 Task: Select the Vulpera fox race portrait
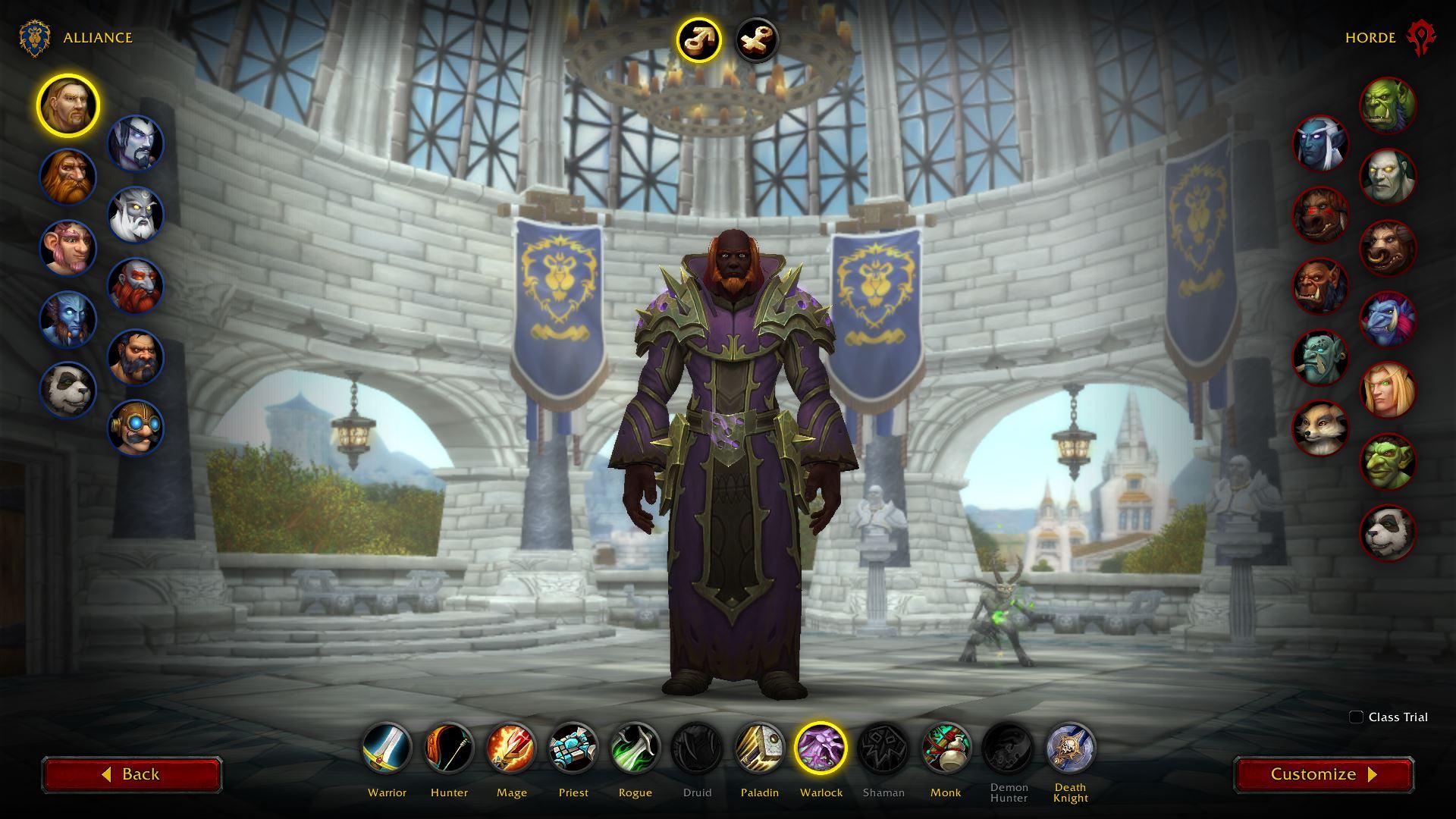pos(1320,428)
